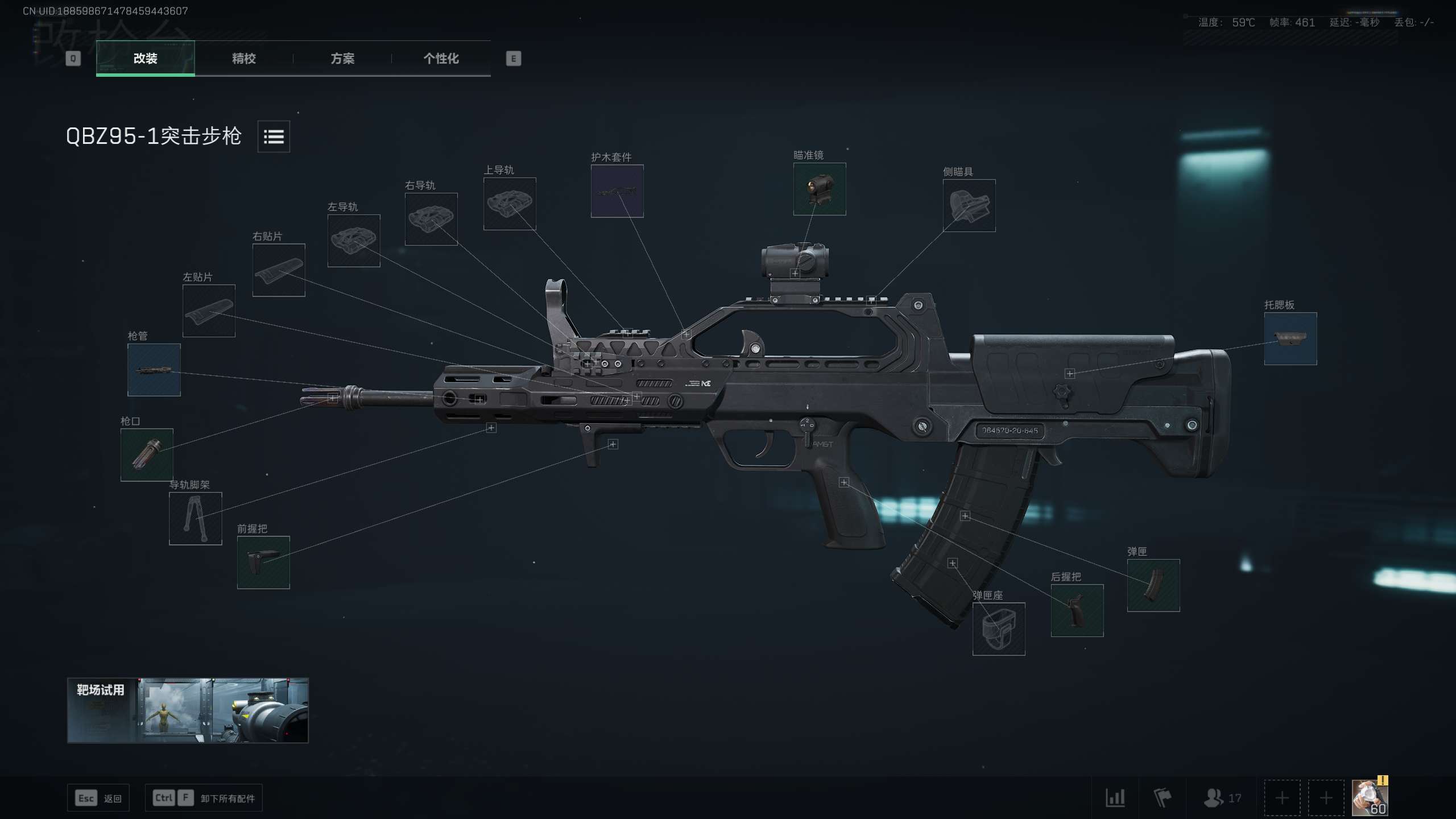Select the 导轨脚架 bipod slot icon

point(195,519)
